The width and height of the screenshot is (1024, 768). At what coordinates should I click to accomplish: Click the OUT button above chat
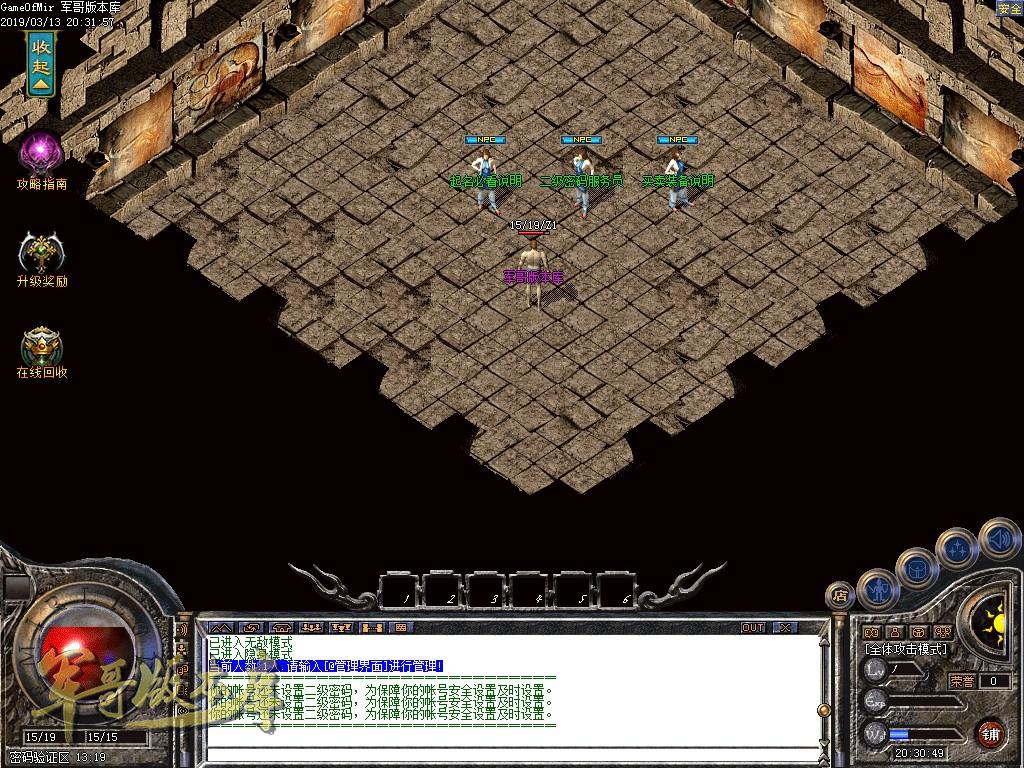point(753,628)
